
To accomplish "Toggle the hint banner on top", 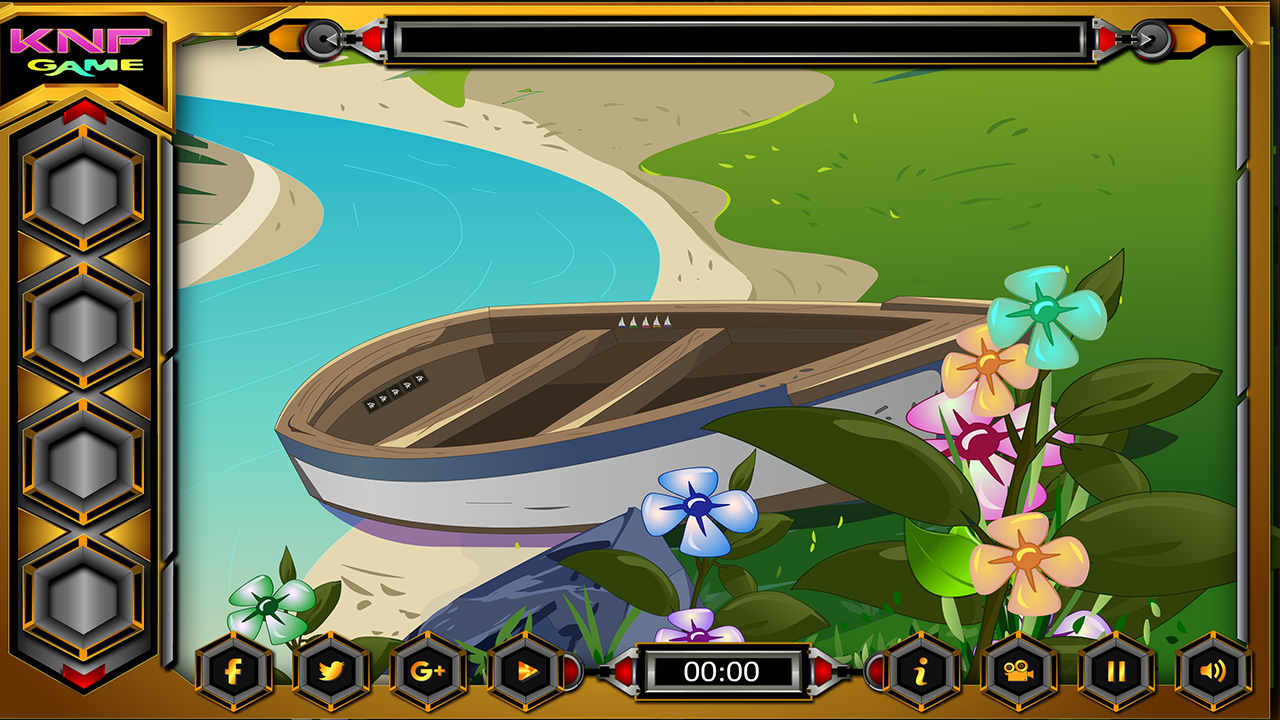I will click(x=740, y=38).
